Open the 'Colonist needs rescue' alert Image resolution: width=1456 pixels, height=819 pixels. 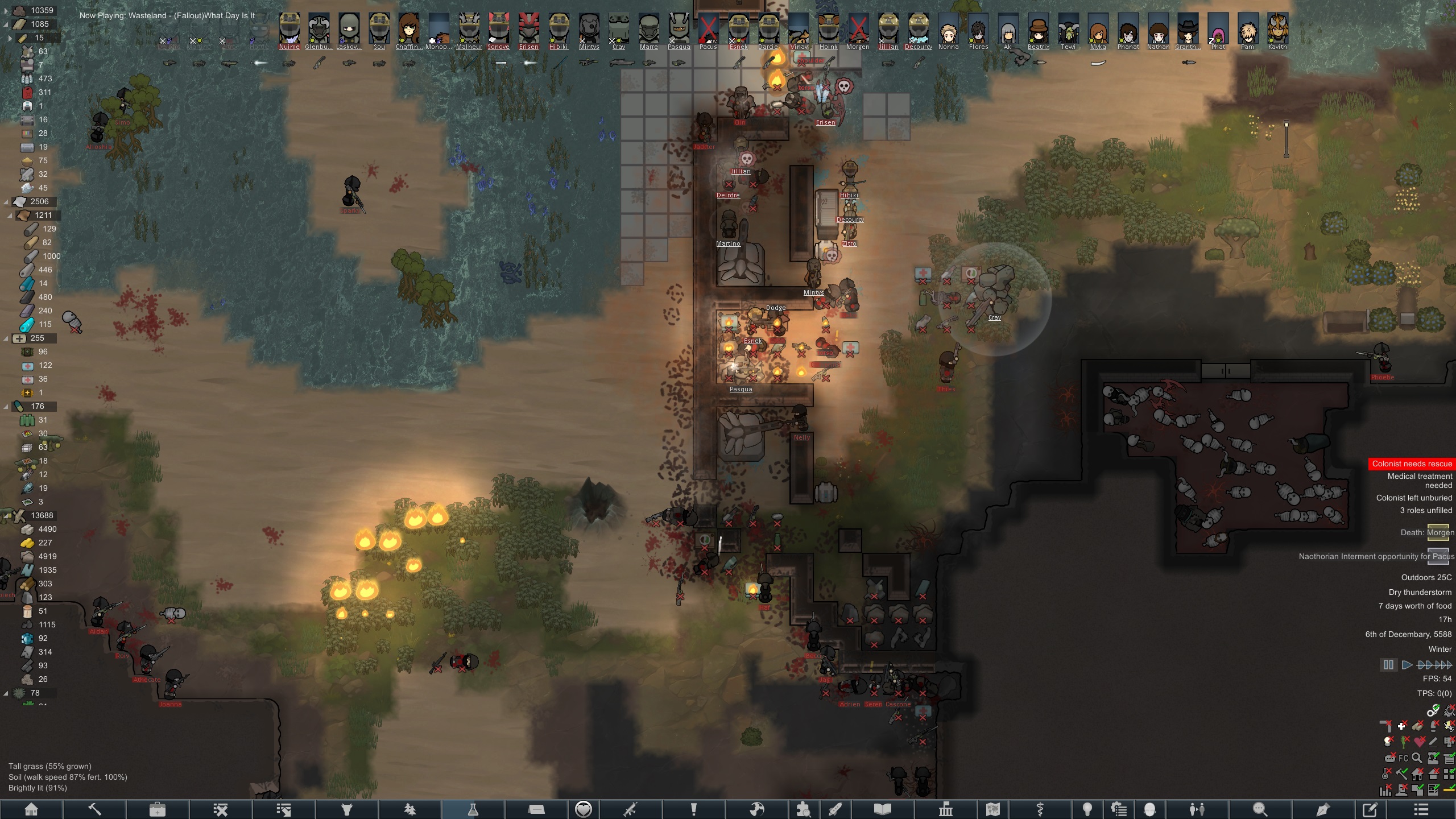1412,464
